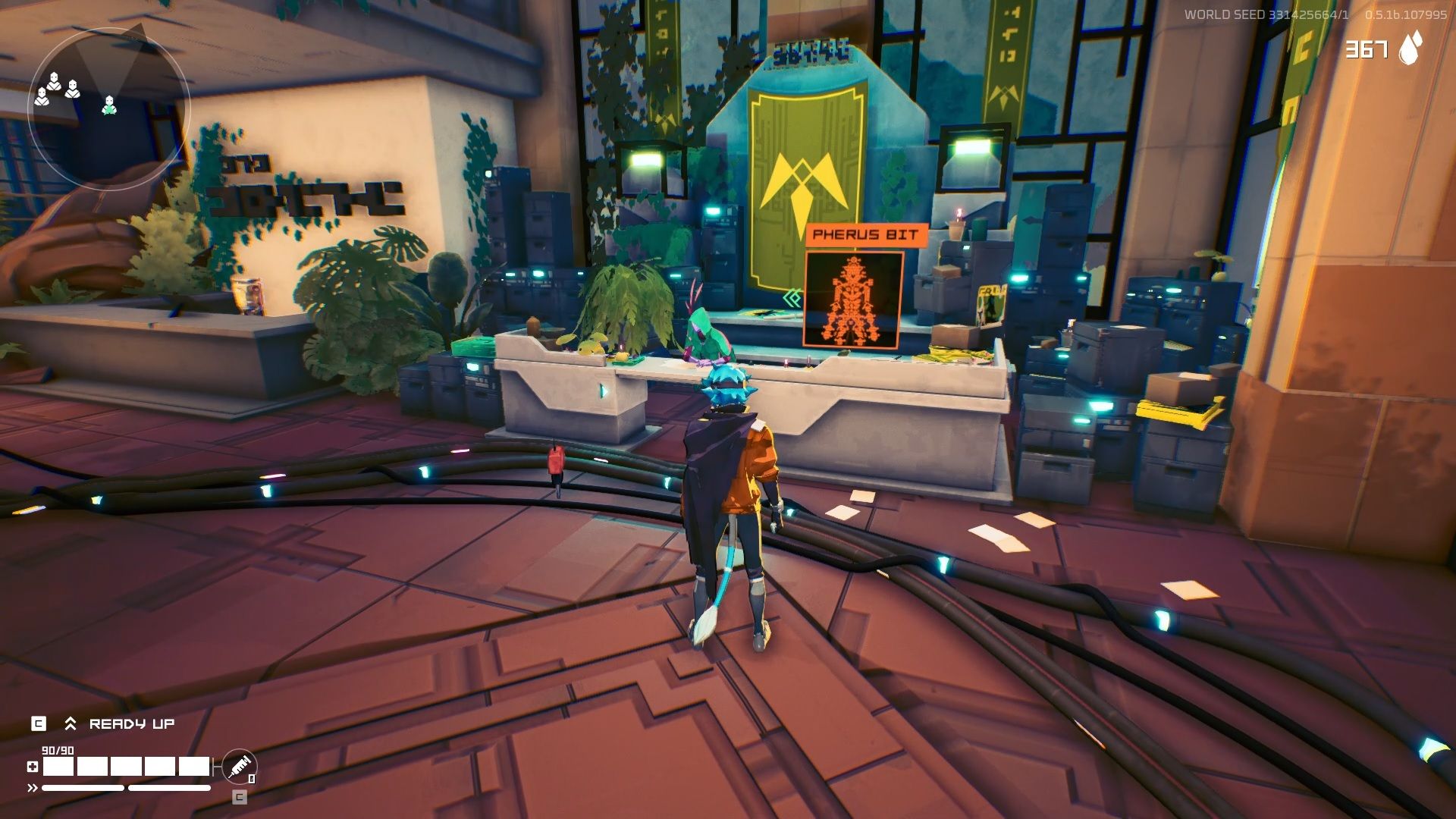1456x819 pixels.
Task: Select the PHERUS BIT label tab
Action: click(x=866, y=236)
